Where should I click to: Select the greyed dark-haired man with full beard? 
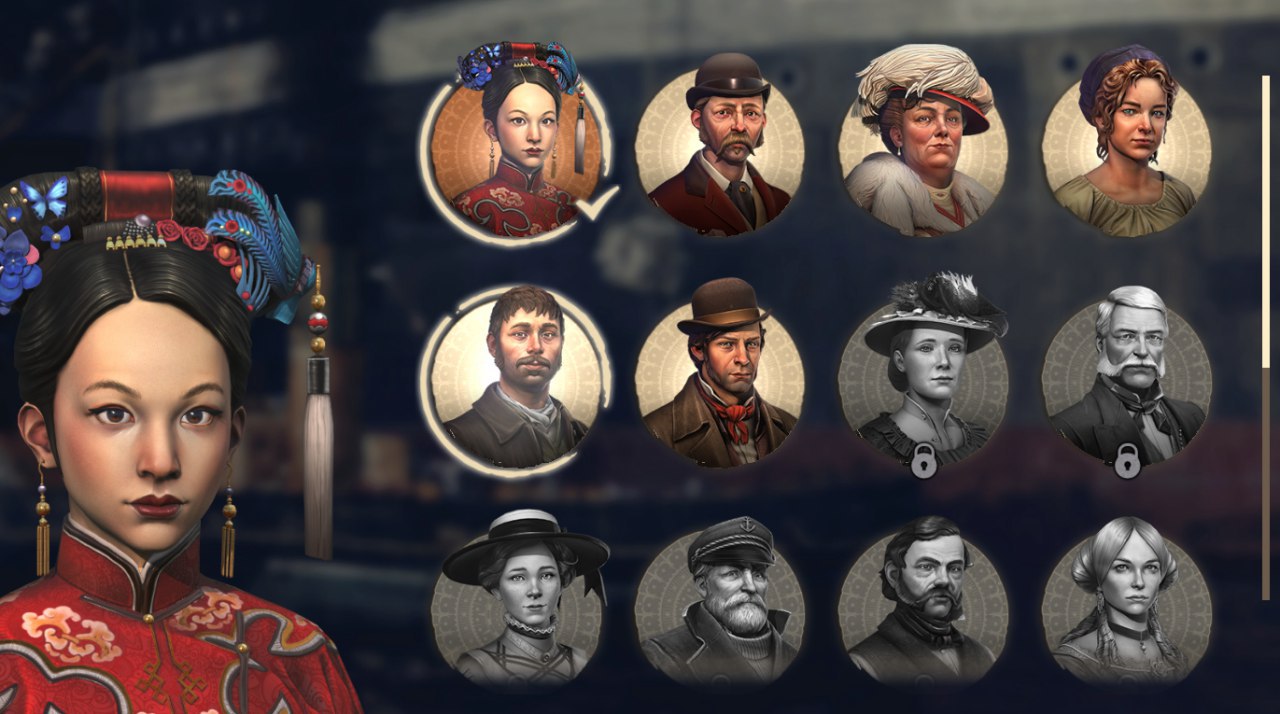click(922, 600)
